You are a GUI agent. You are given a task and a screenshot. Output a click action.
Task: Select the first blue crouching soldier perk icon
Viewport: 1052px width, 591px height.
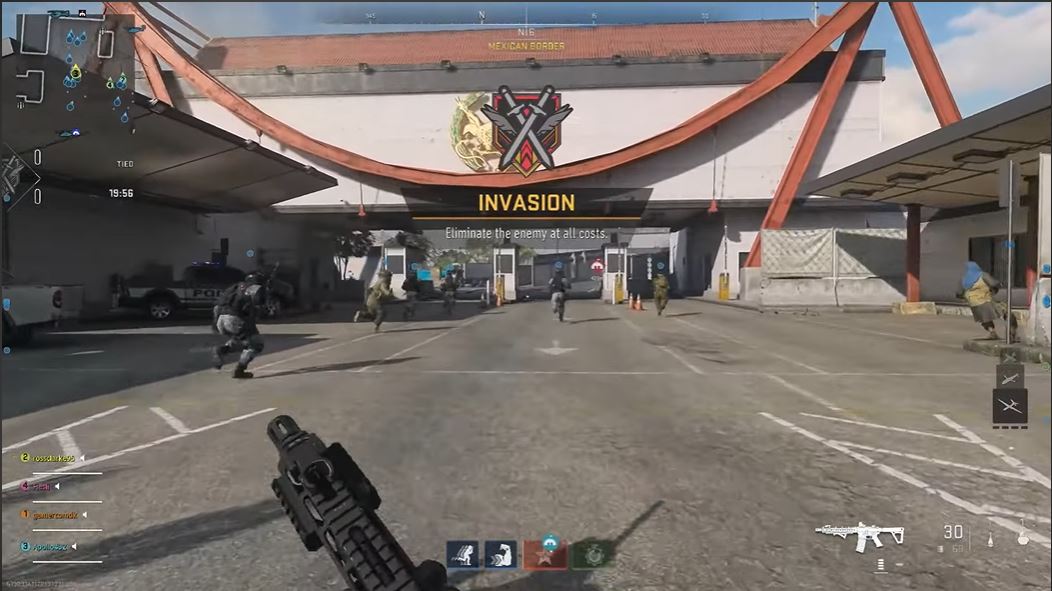click(462, 554)
